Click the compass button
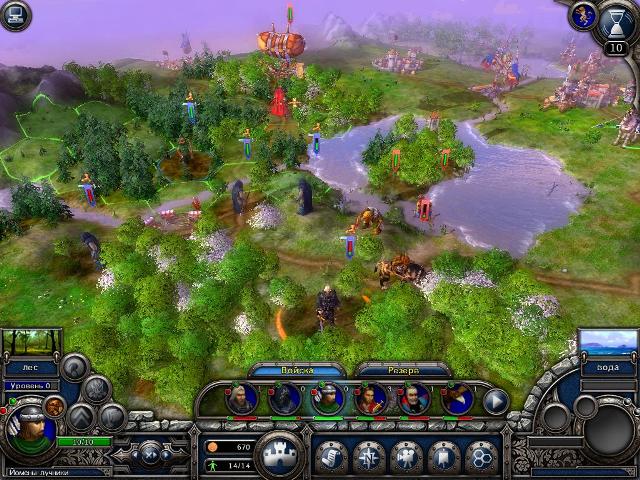 pos(369,456)
